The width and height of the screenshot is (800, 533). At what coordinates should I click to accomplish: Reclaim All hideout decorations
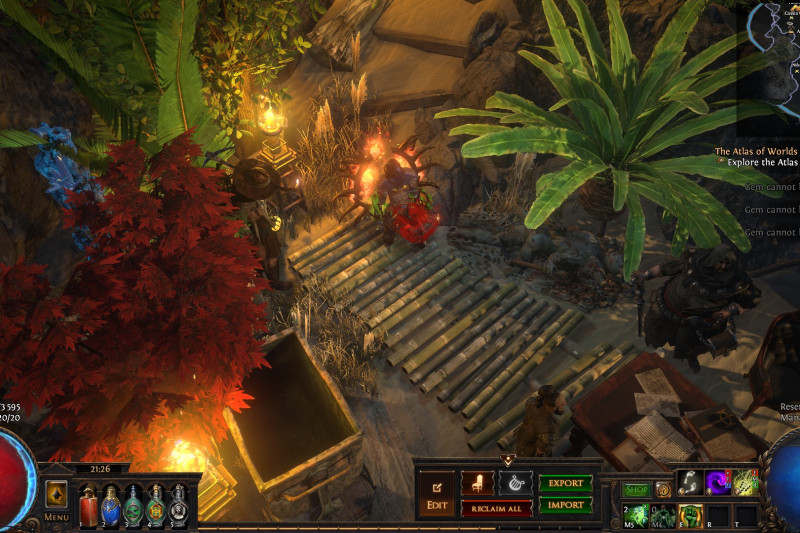[x=496, y=509]
